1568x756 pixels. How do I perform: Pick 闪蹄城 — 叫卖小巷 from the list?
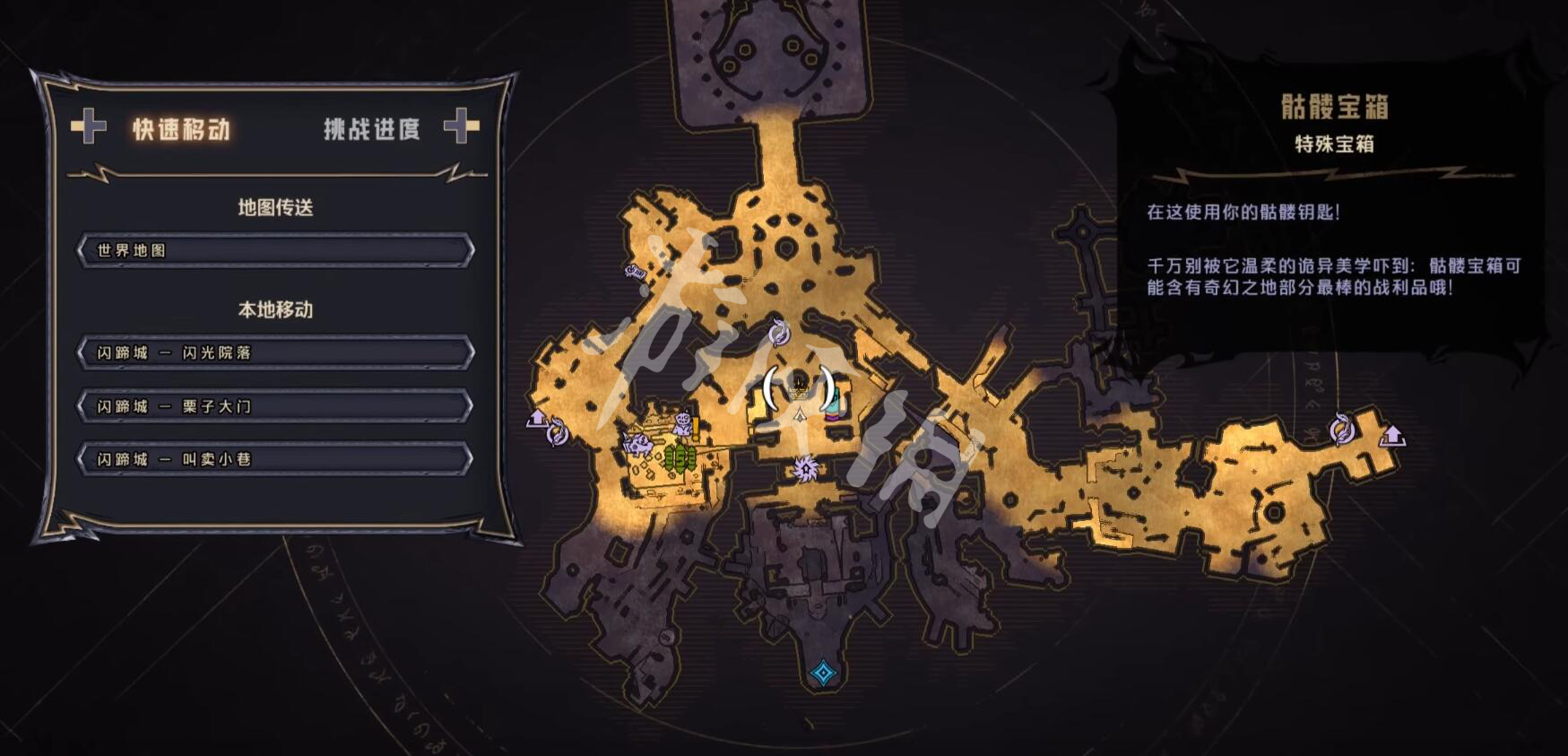tap(275, 459)
